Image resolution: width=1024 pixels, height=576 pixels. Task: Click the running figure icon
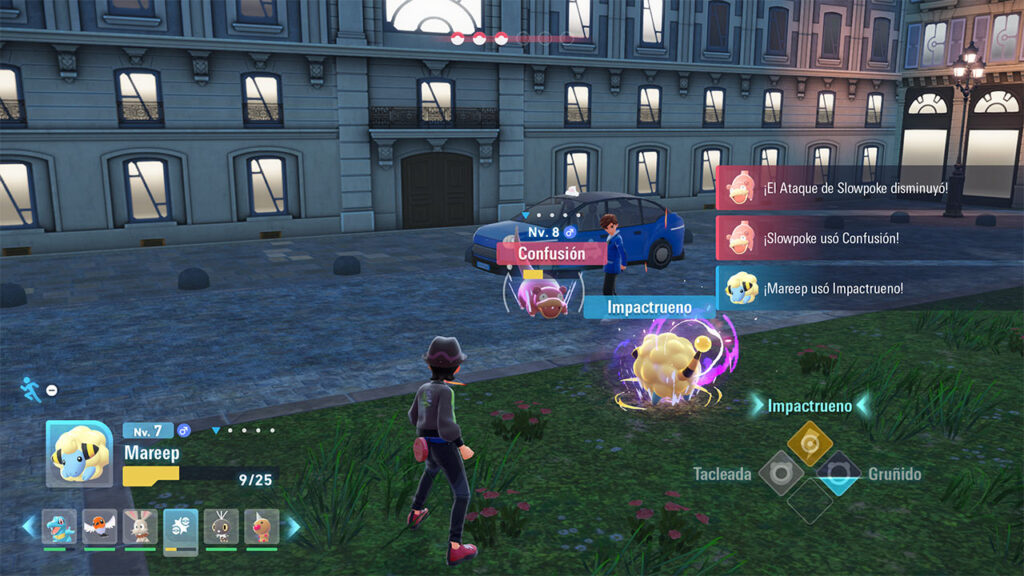(x=31, y=389)
